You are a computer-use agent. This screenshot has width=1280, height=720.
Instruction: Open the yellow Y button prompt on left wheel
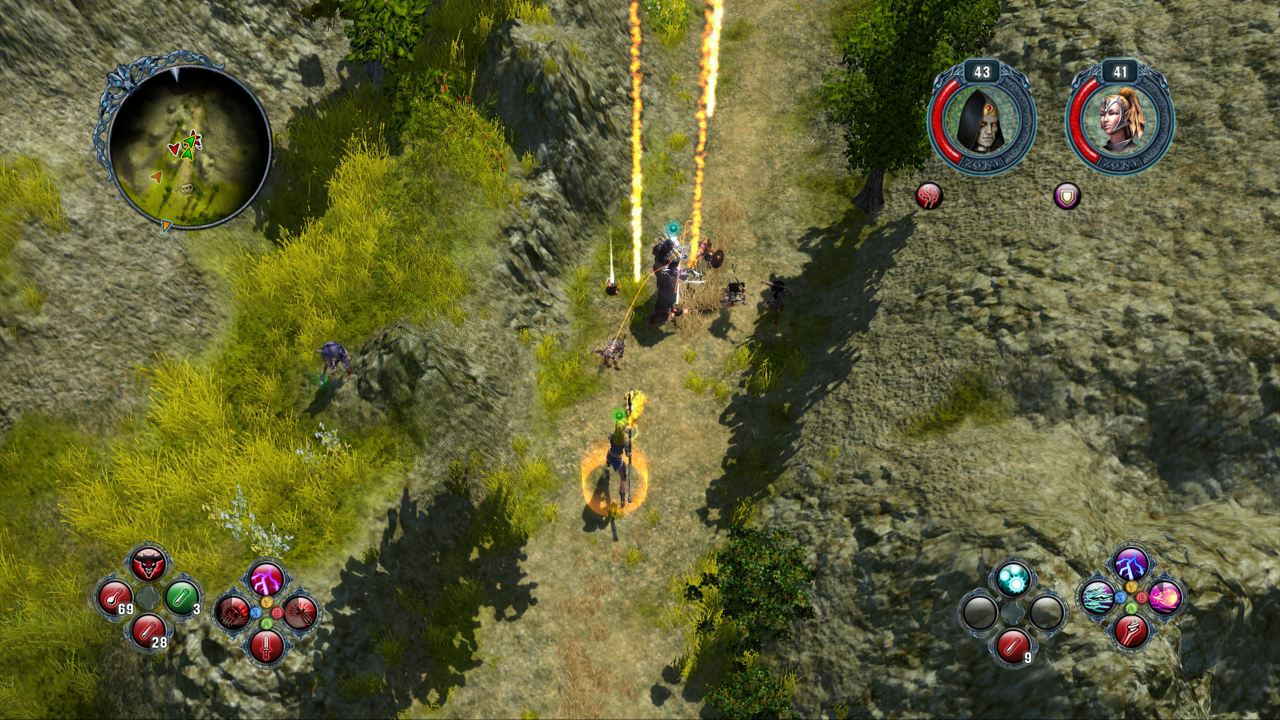pyautogui.click(x=266, y=602)
